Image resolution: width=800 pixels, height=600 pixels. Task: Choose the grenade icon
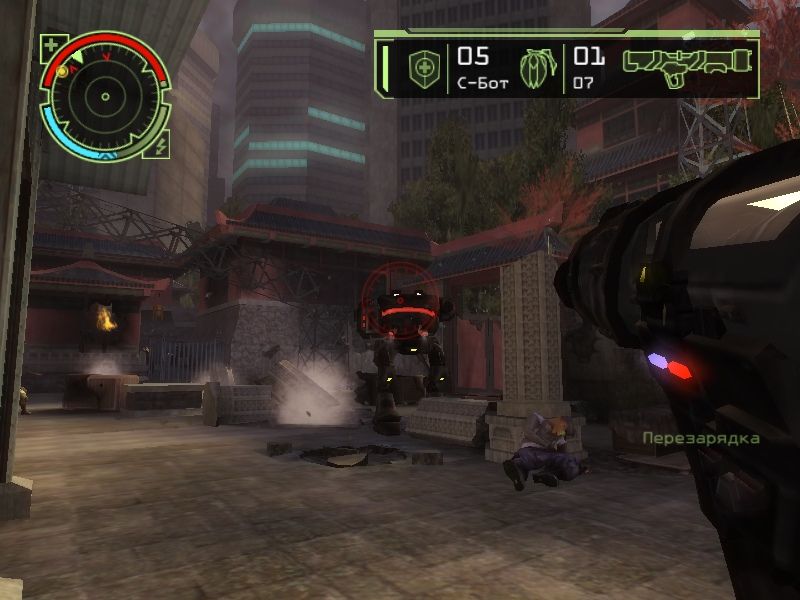538,66
